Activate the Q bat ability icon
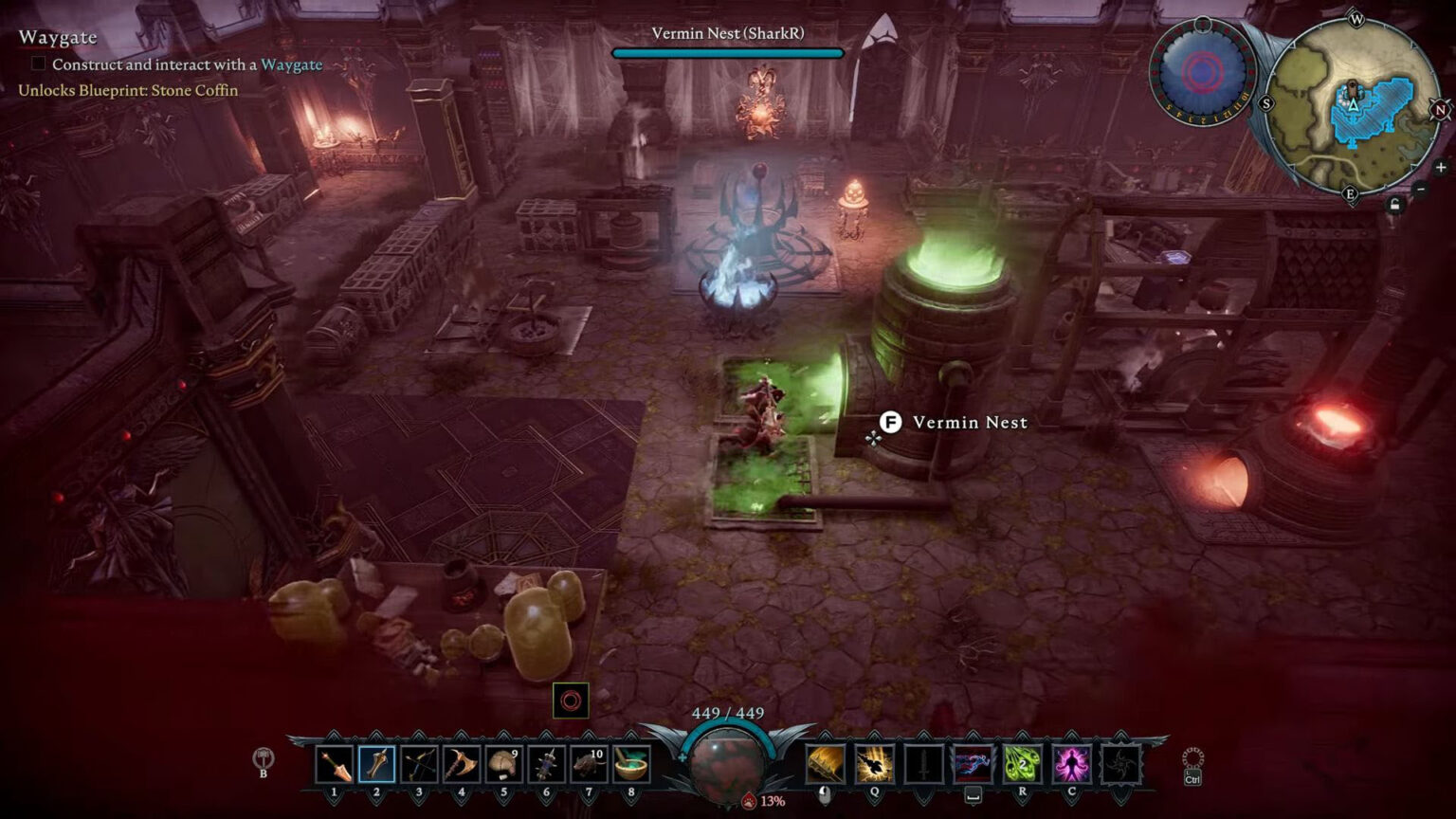Screen dimensions: 1456x819 874,763
